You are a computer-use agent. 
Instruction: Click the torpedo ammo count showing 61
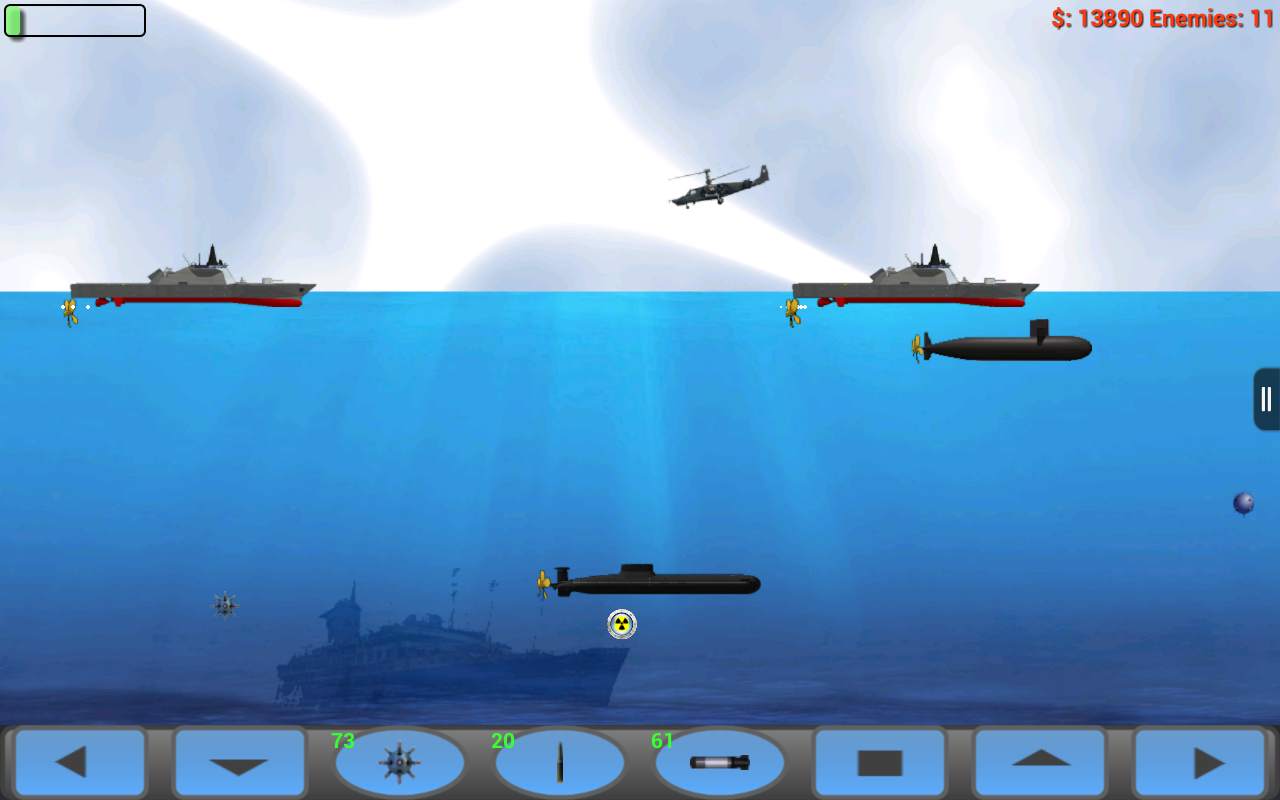(x=664, y=742)
